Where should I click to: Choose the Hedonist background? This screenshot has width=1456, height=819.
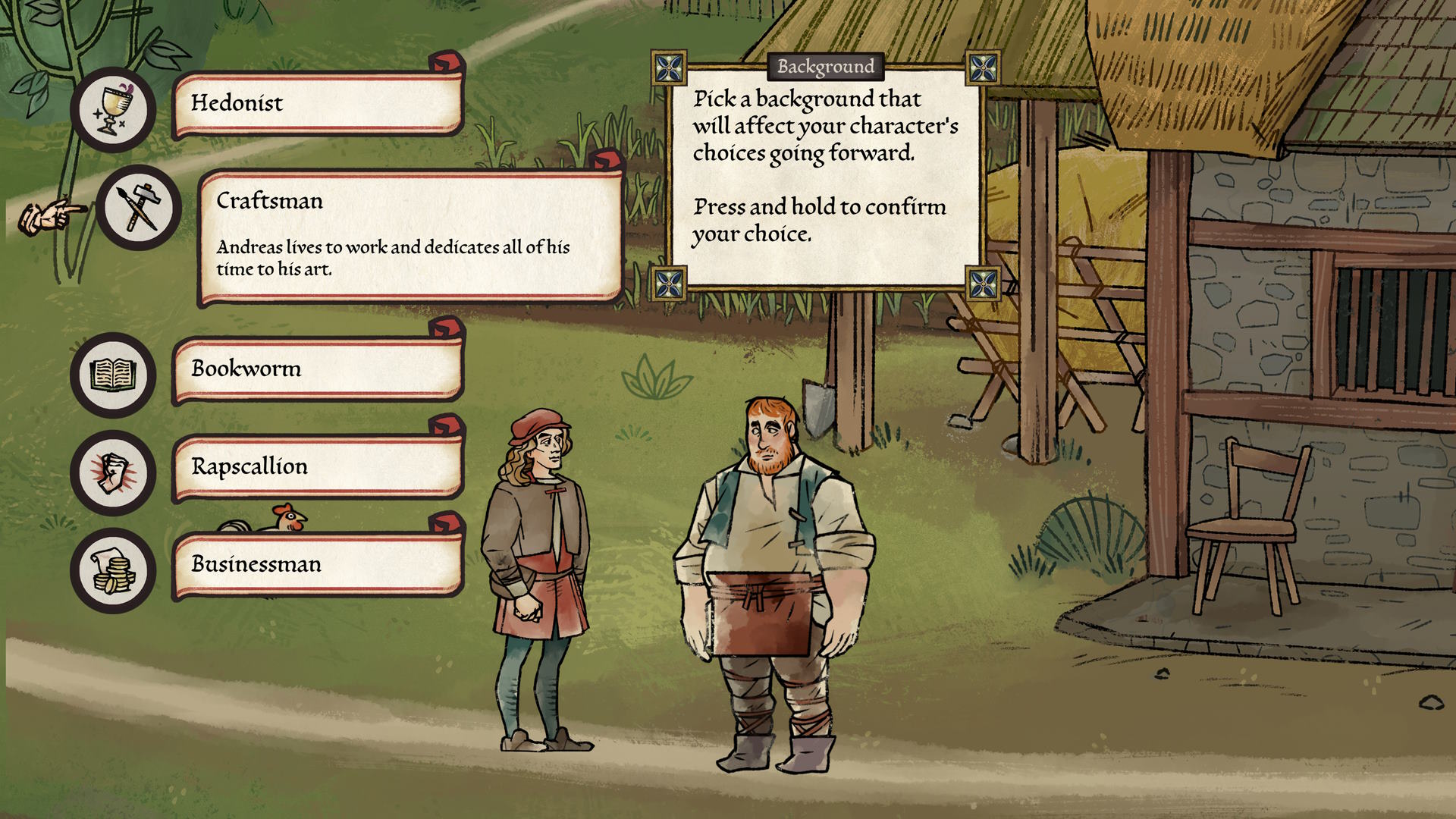click(x=317, y=104)
